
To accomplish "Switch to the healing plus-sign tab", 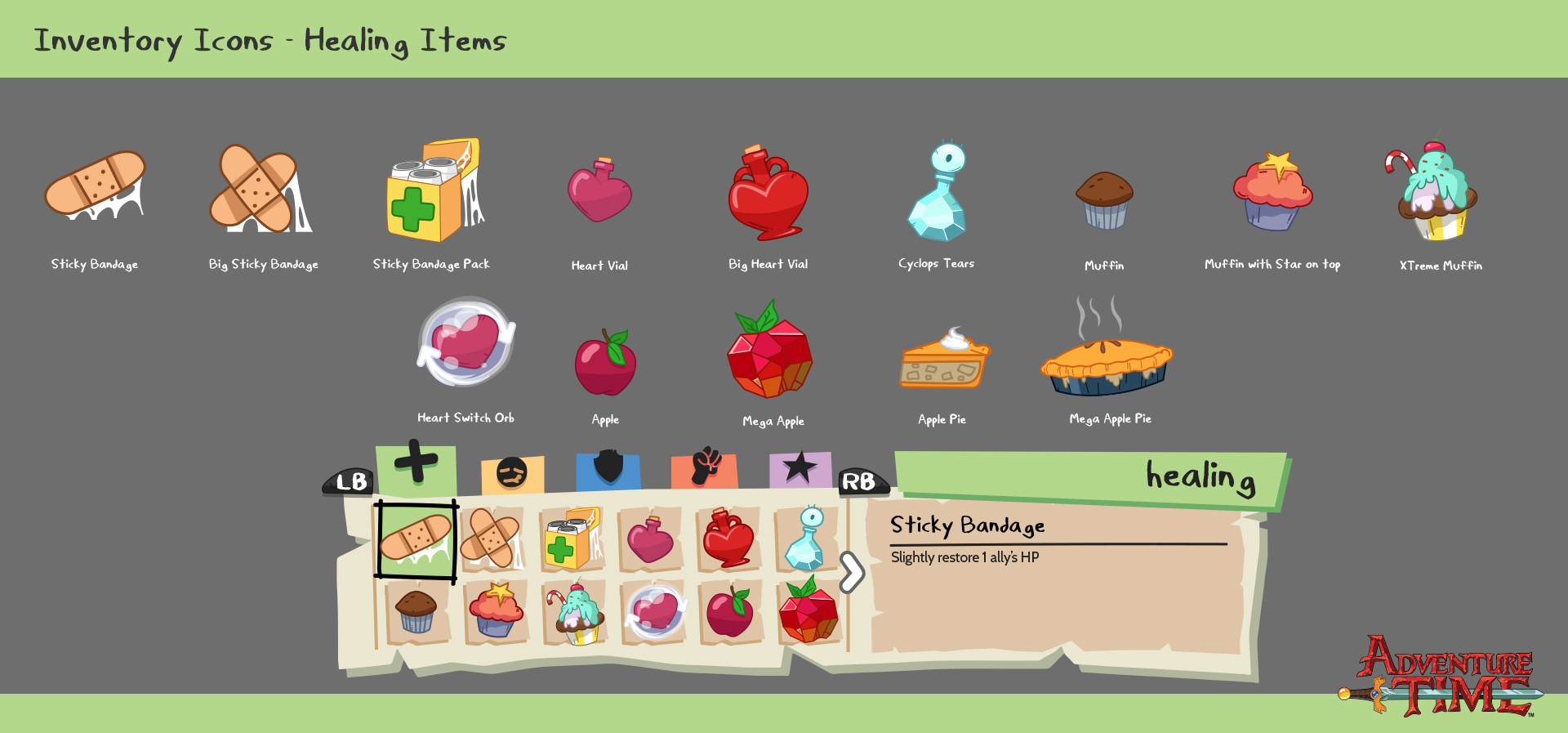I will [x=416, y=468].
